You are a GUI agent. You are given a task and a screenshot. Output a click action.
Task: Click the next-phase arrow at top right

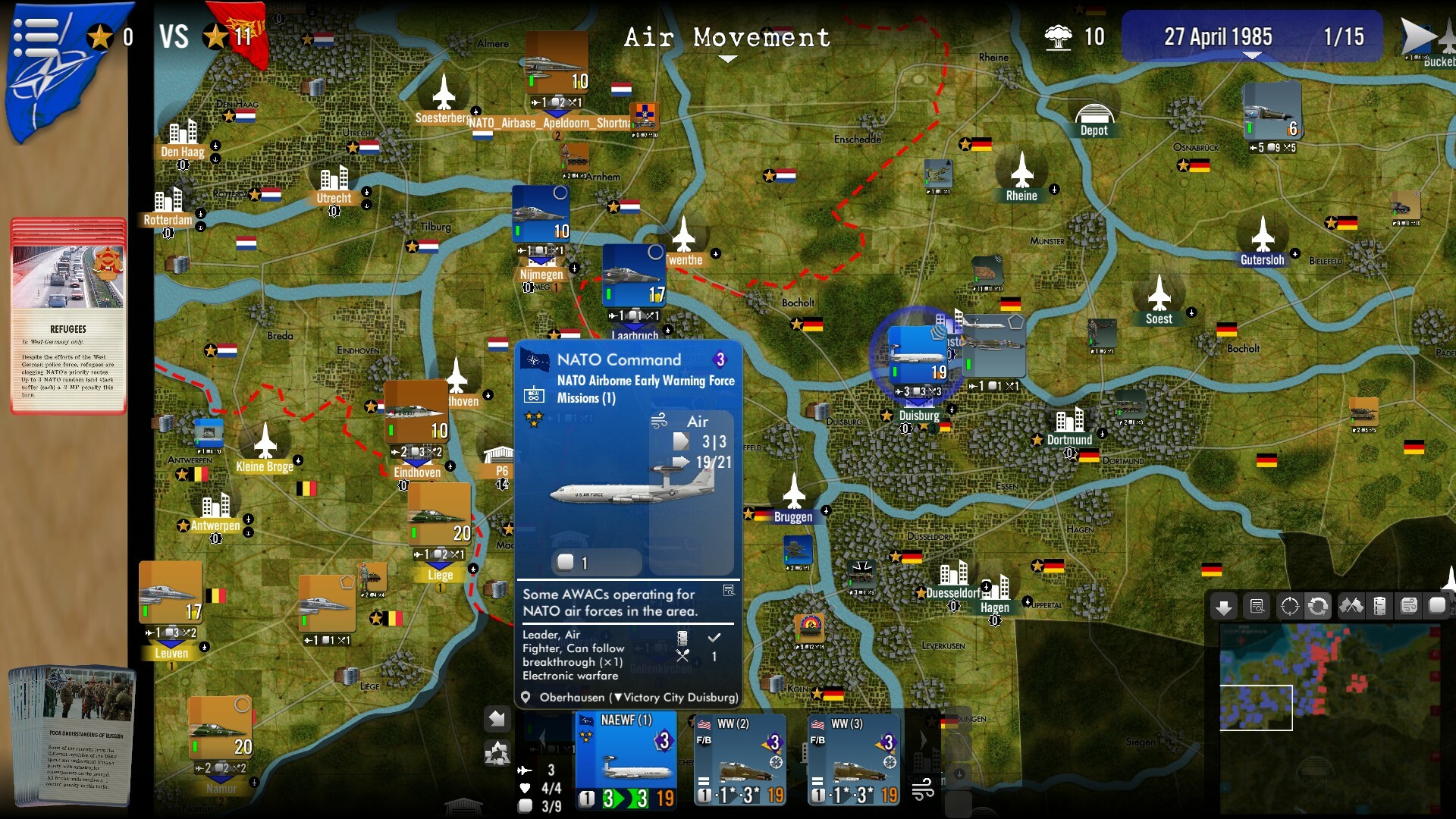coord(1422,34)
